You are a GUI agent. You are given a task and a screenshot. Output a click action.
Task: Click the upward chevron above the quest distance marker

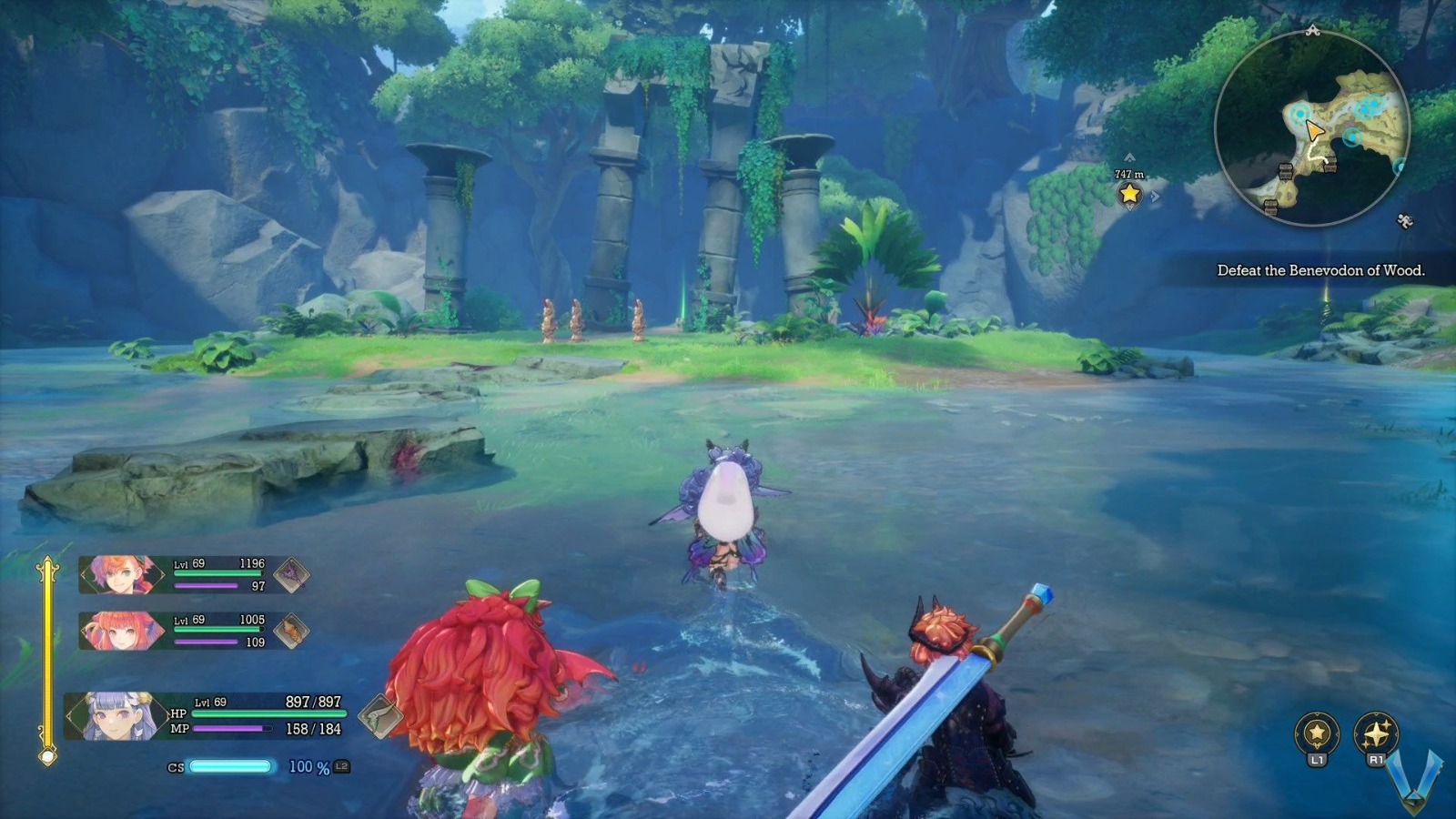click(1129, 157)
